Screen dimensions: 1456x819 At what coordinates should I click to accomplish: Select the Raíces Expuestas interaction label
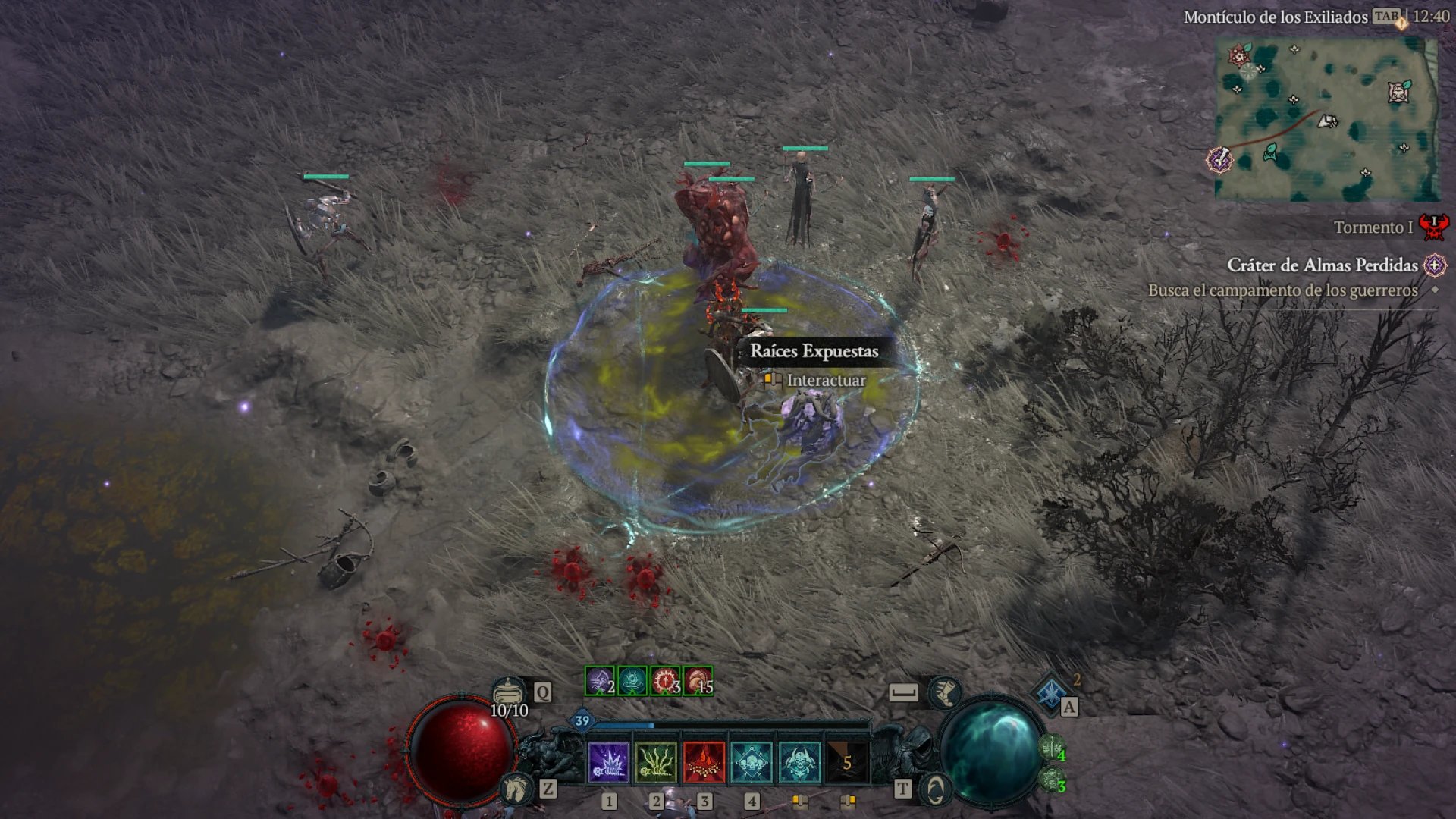click(814, 351)
